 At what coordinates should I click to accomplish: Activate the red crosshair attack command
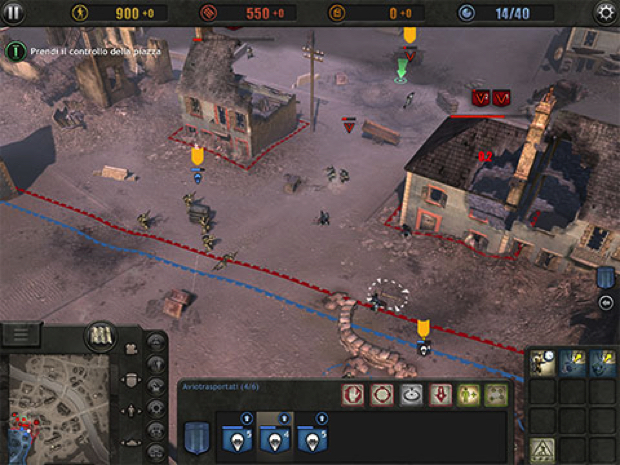pos(381,394)
